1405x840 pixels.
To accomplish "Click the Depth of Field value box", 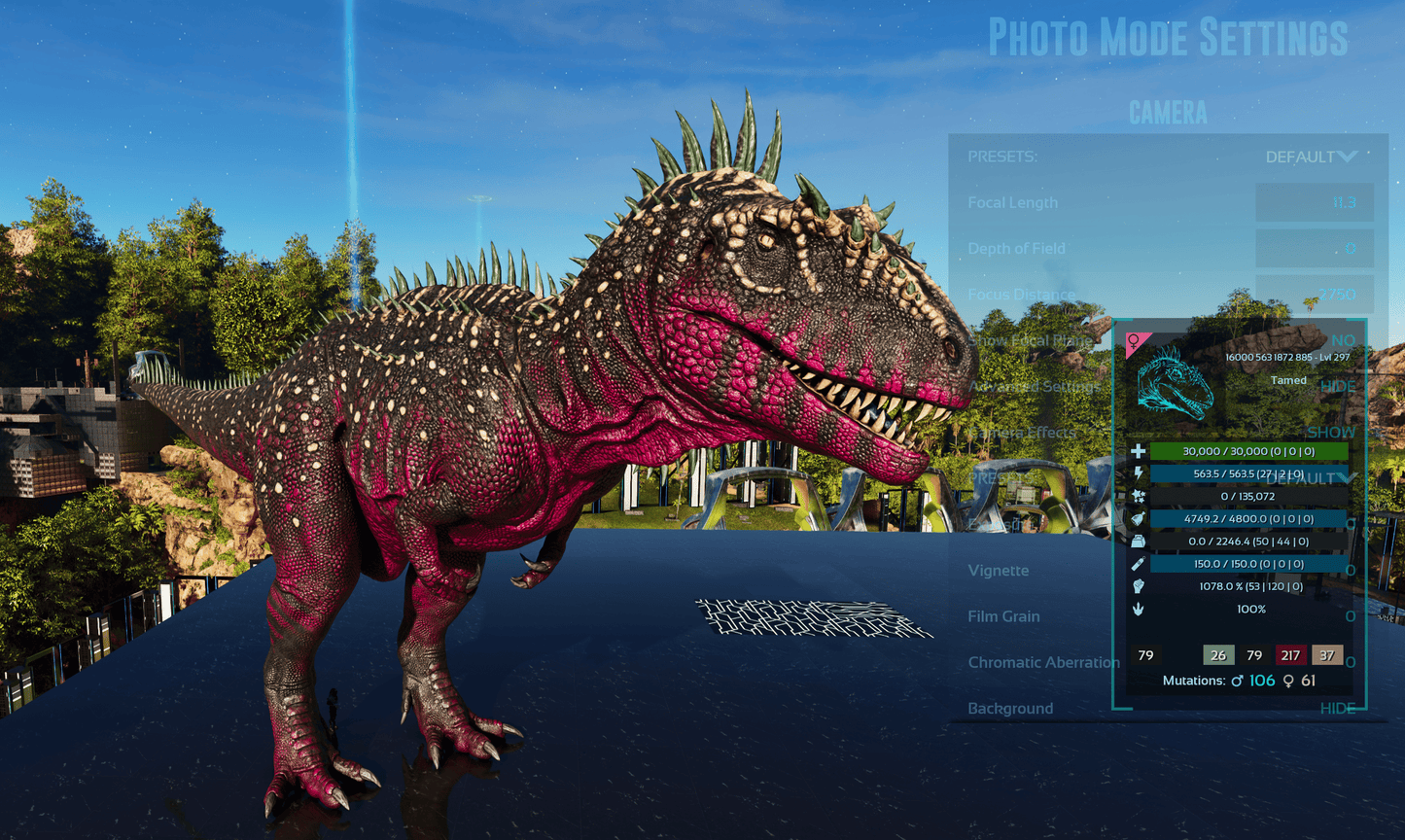I will 1315,249.
